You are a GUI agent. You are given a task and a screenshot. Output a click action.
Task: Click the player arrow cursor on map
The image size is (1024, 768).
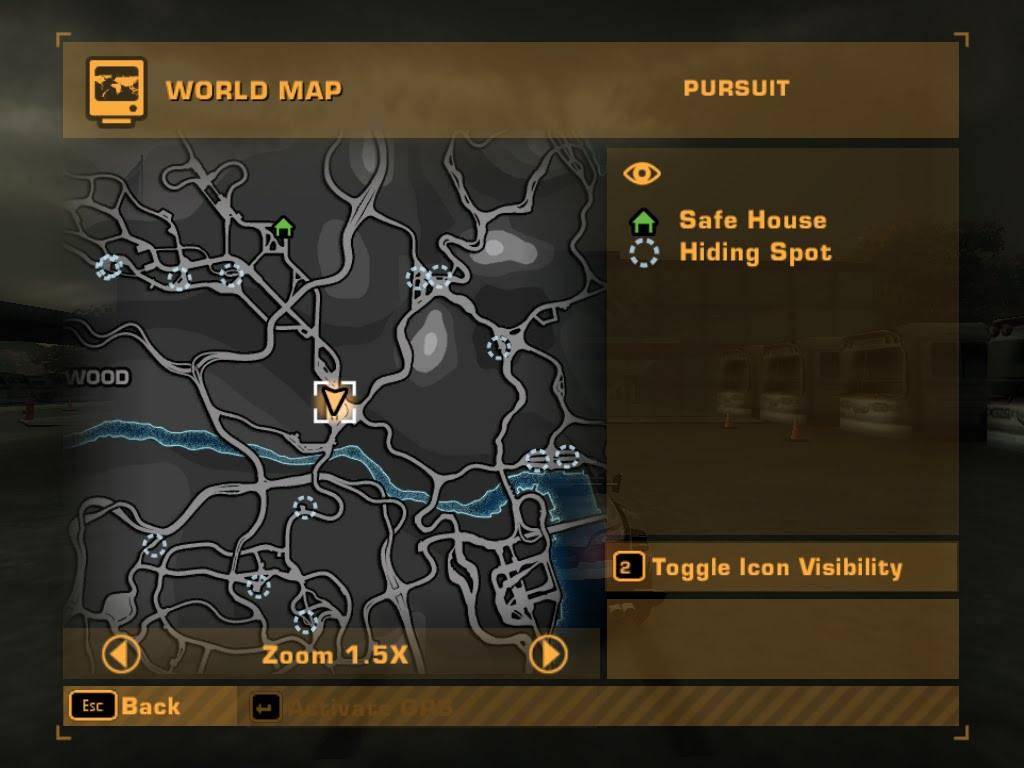(x=335, y=402)
